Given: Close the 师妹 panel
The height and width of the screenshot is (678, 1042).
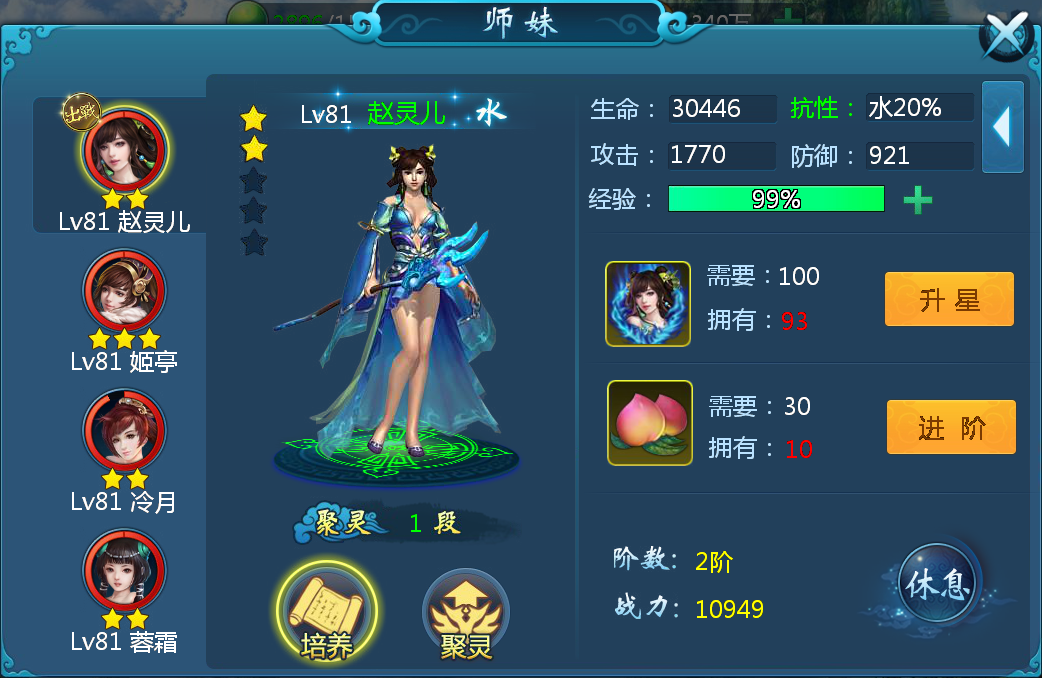Looking at the screenshot, I should pos(1007,37).
